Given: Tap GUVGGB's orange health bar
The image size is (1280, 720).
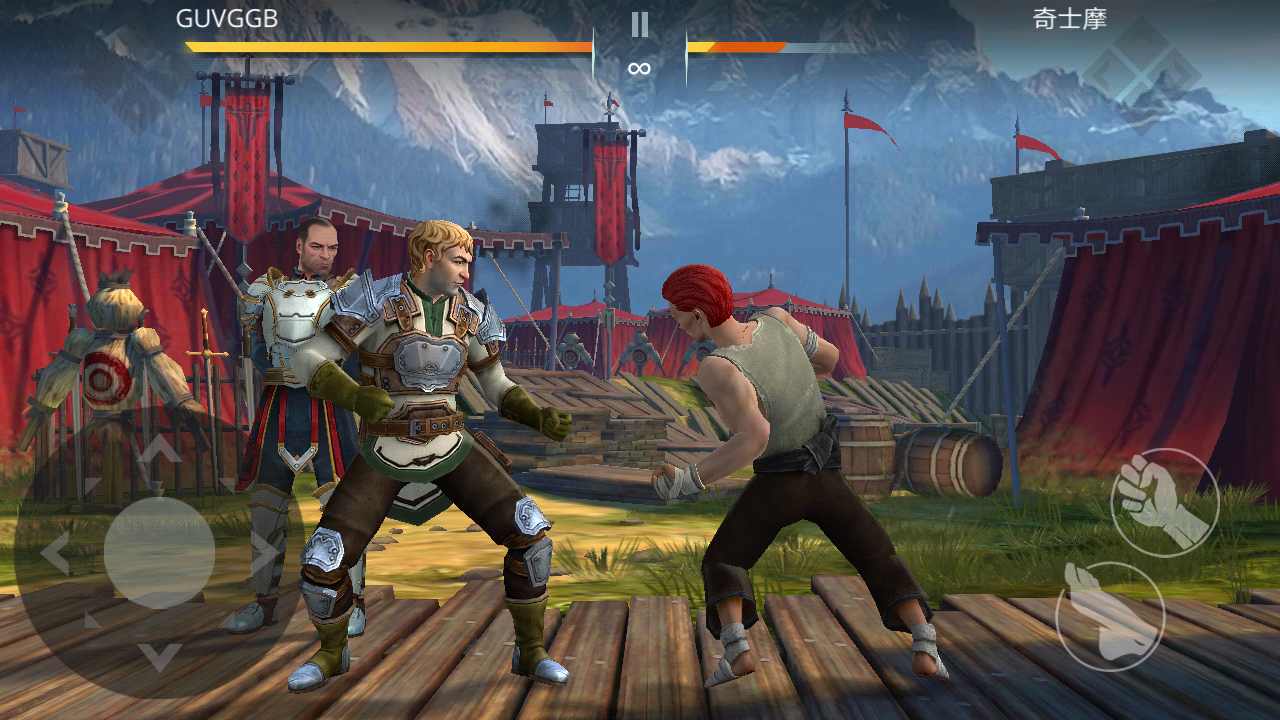Looking at the screenshot, I should (x=385, y=45).
